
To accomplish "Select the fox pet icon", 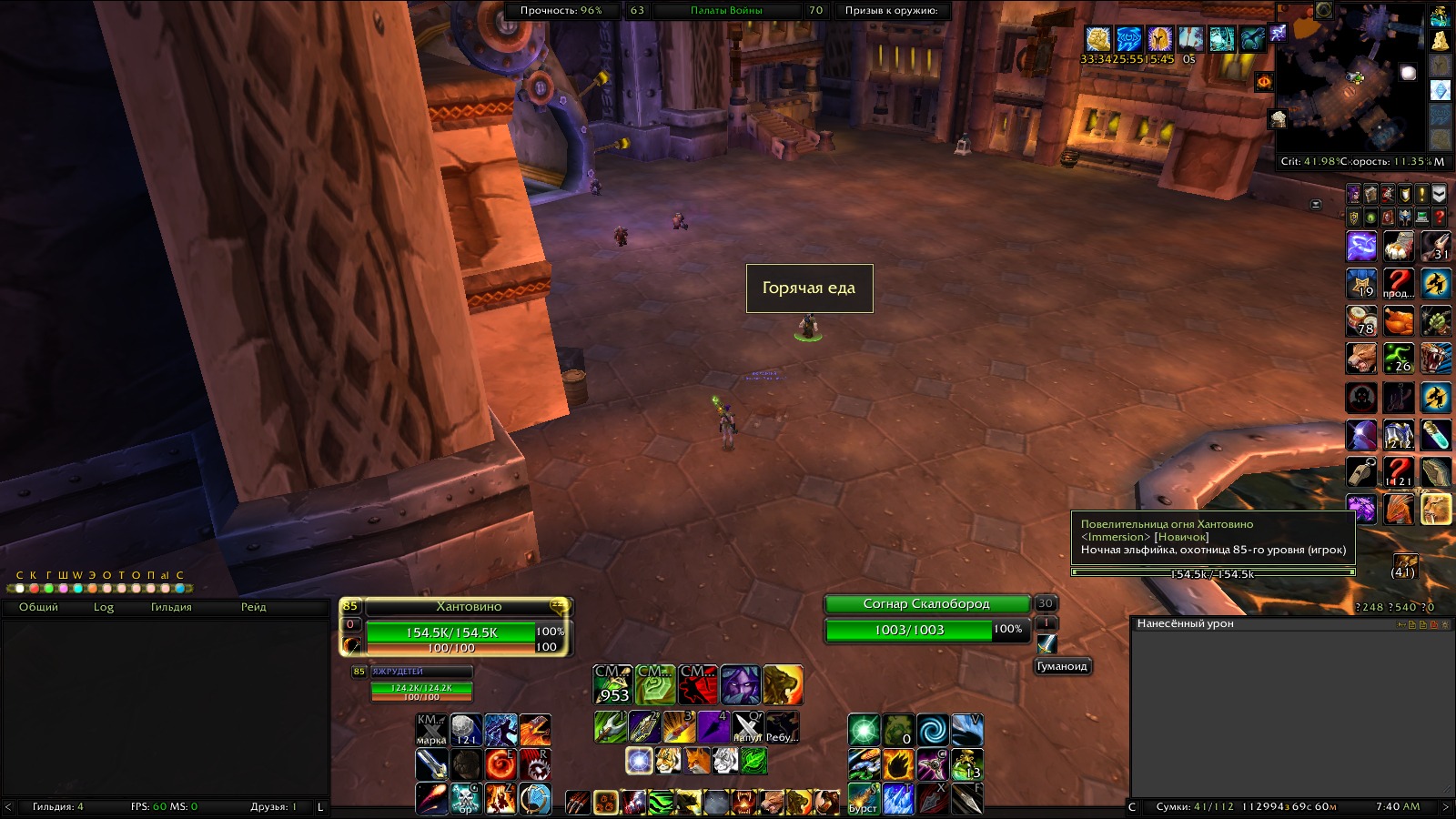I will [696, 760].
